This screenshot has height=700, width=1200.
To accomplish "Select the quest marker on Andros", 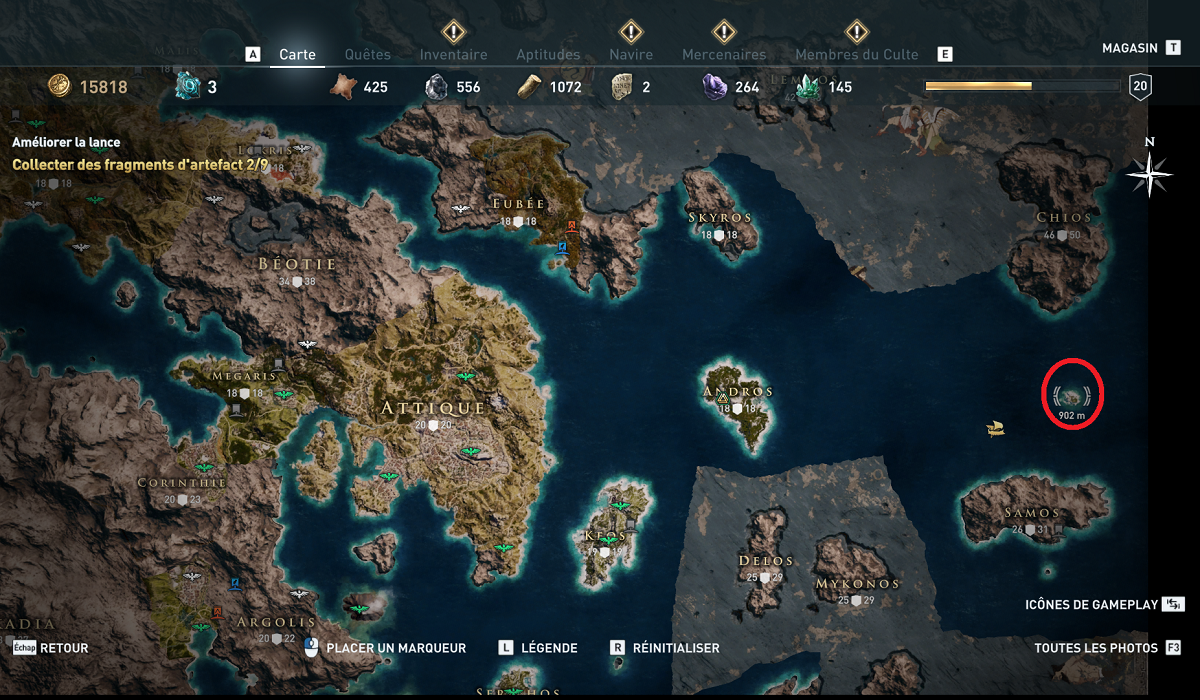I will 722,399.
